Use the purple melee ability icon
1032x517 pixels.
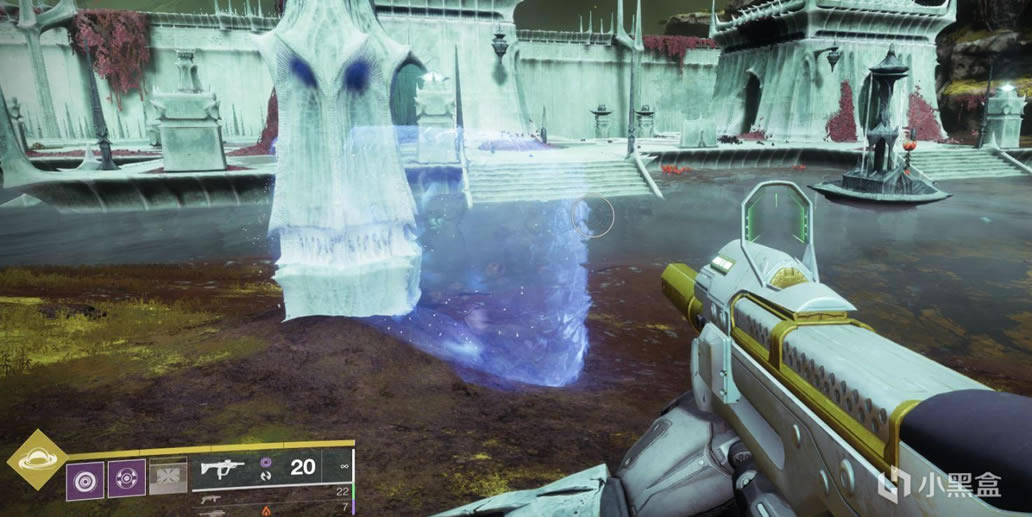pyautogui.click(x=127, y=478)
